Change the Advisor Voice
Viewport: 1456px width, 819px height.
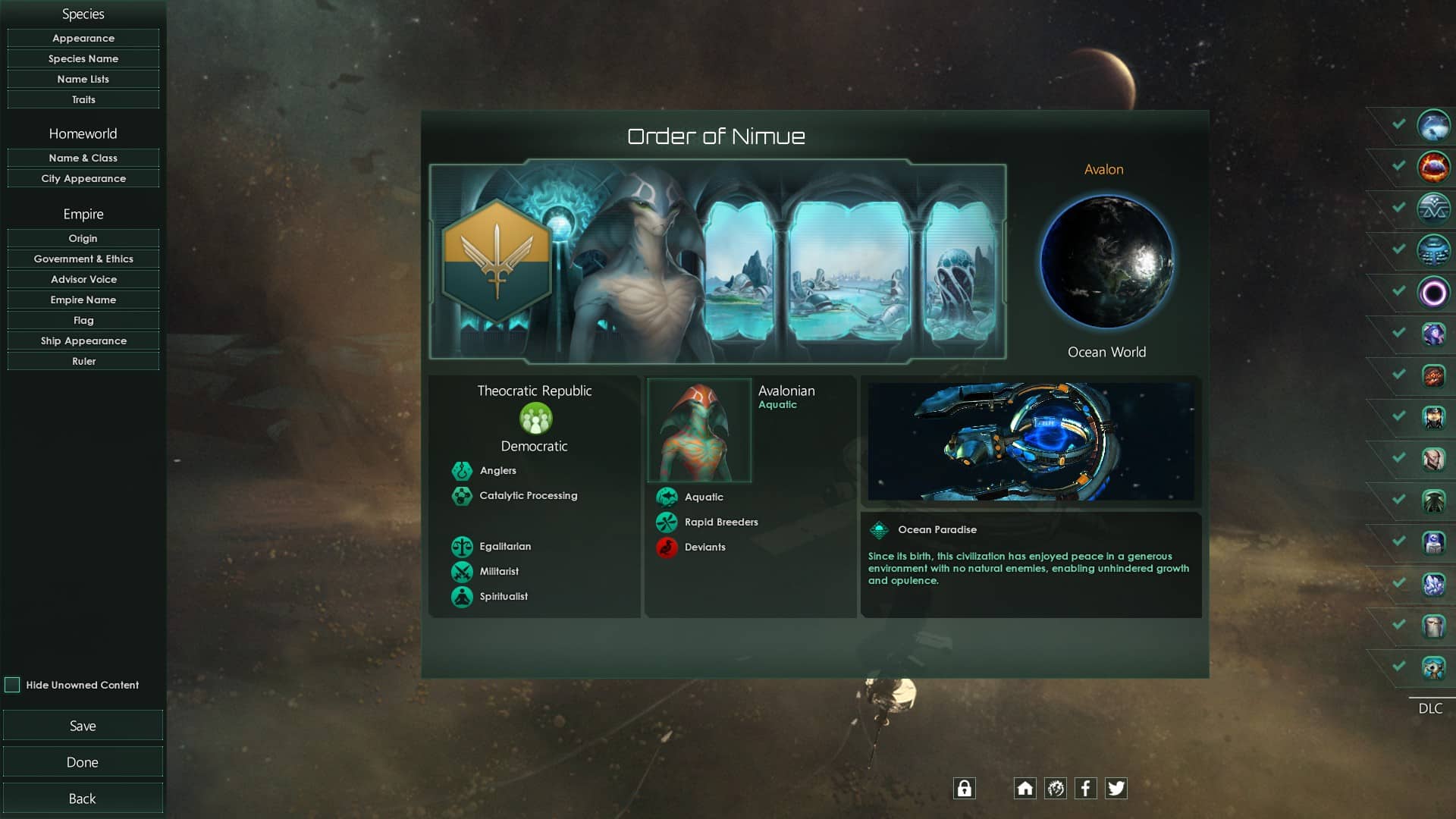click(x=83, y=279)
